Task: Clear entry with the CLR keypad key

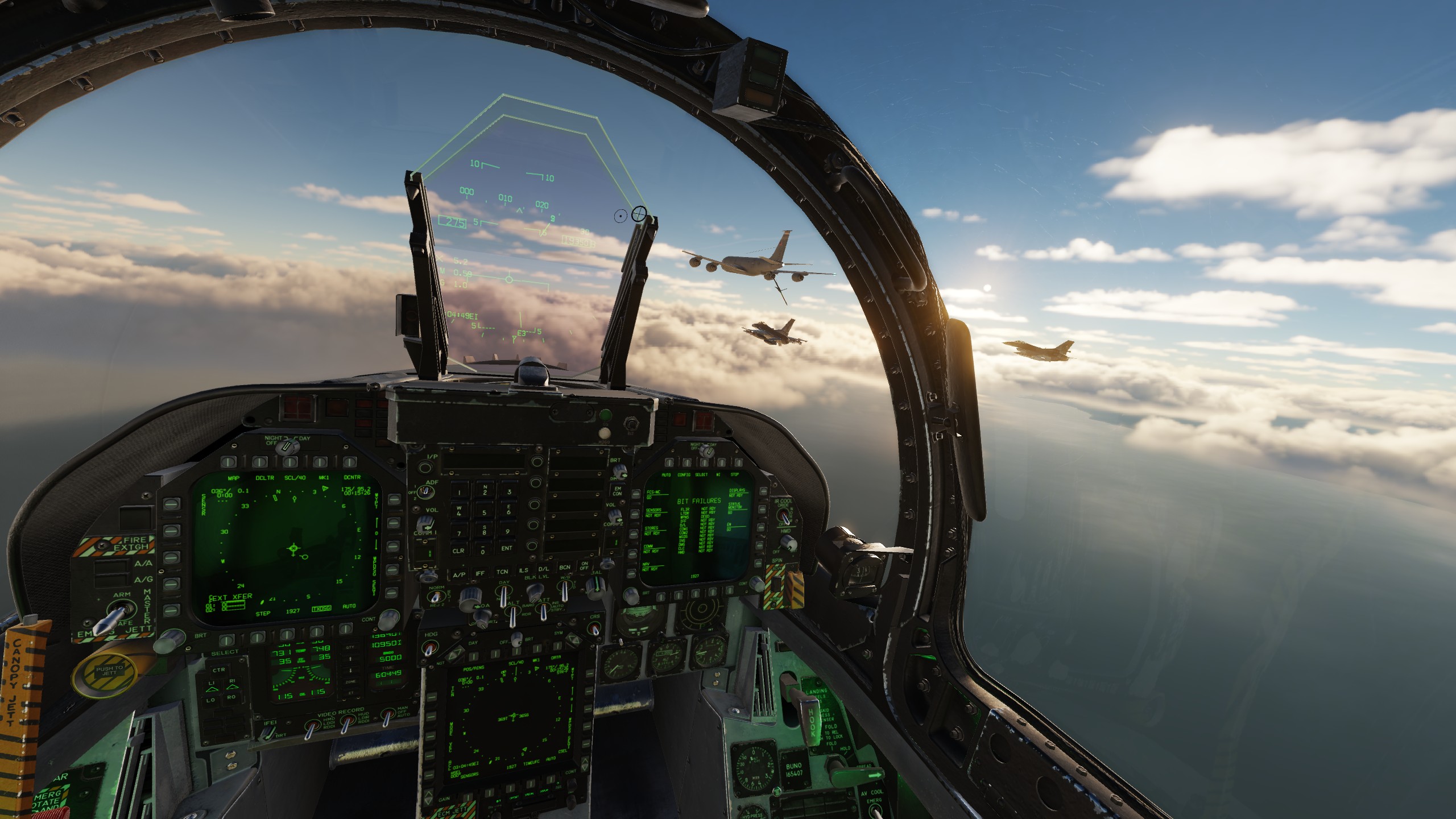Action: (458, 551)
